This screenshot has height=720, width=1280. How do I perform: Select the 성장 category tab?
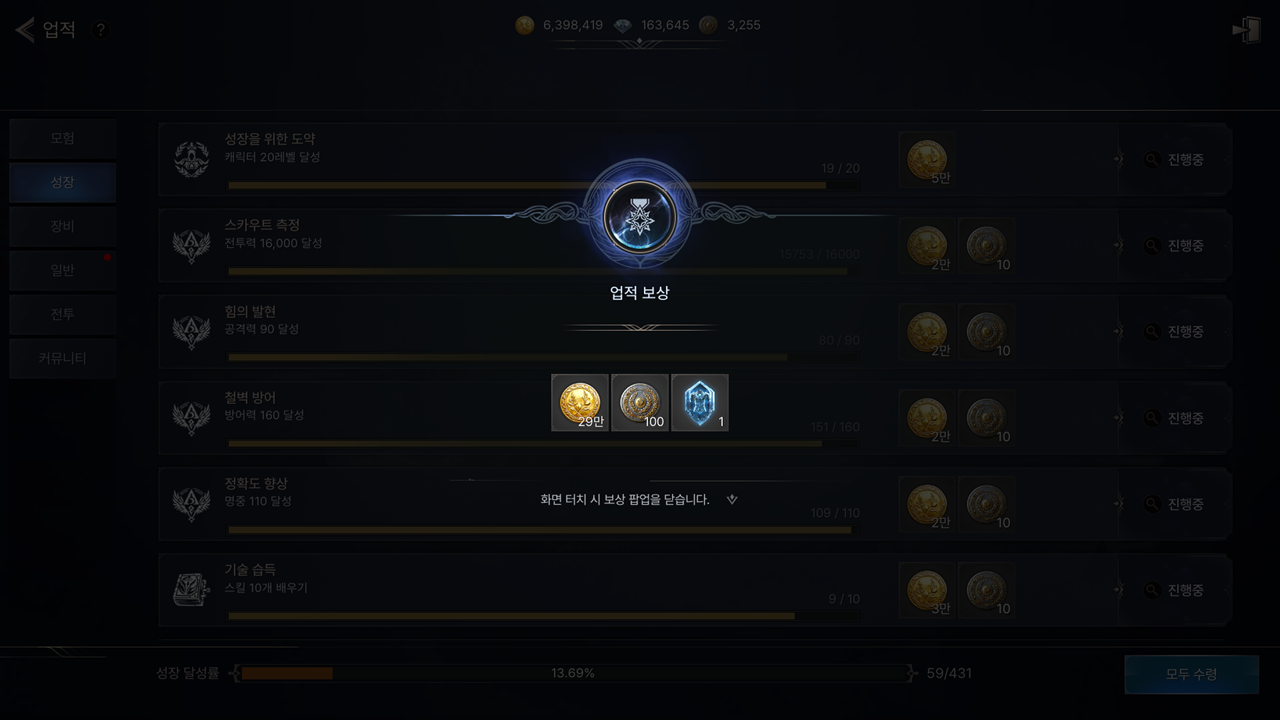coord(62,183)
